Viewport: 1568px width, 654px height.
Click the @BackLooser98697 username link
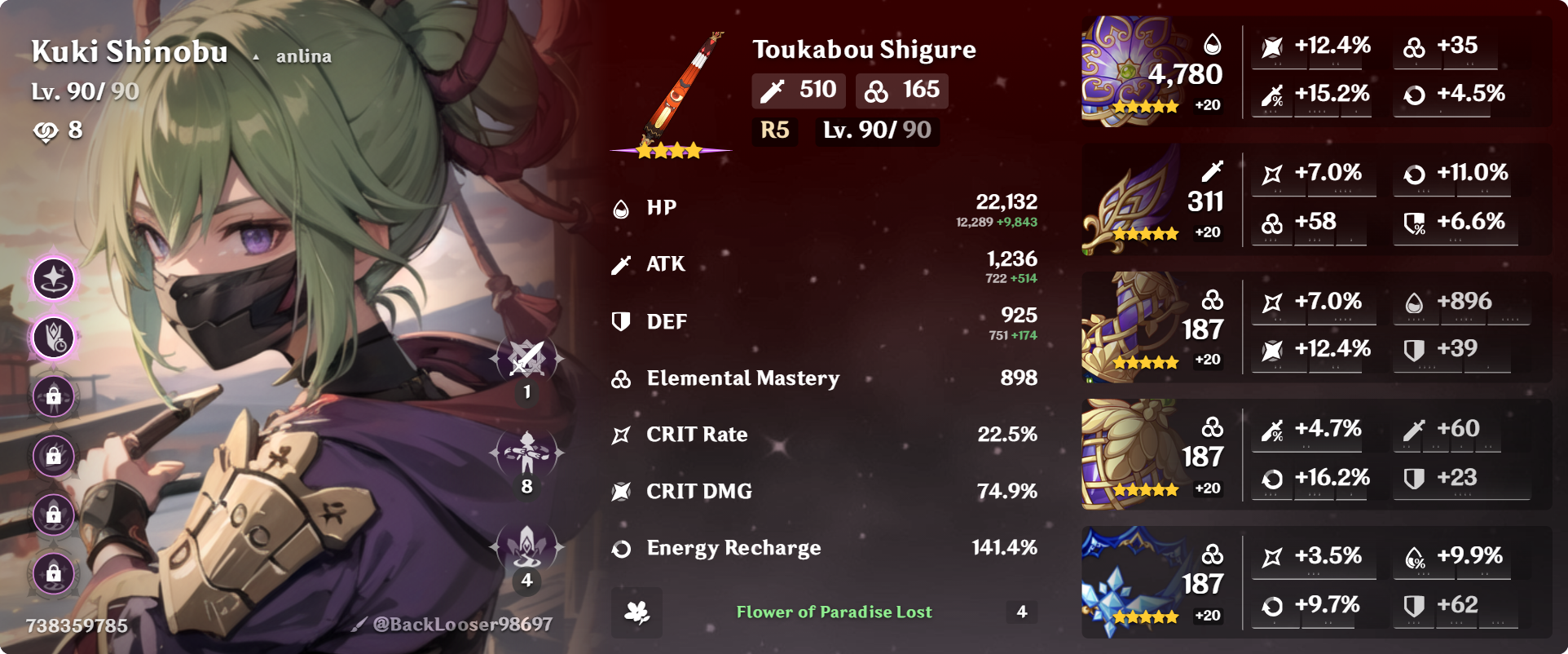460,625
